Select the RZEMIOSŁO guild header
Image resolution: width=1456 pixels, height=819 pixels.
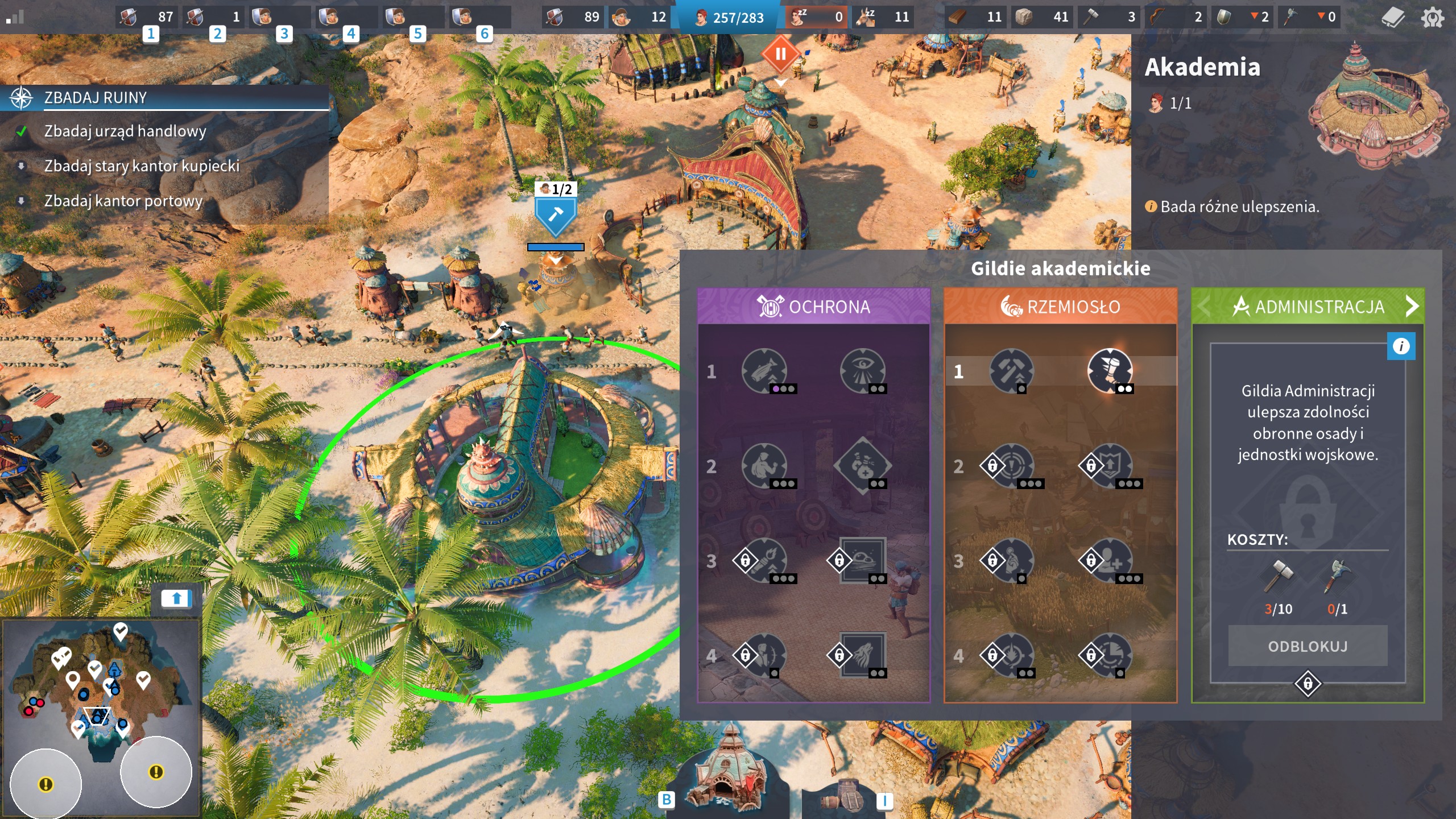[x=1060, y=307]
